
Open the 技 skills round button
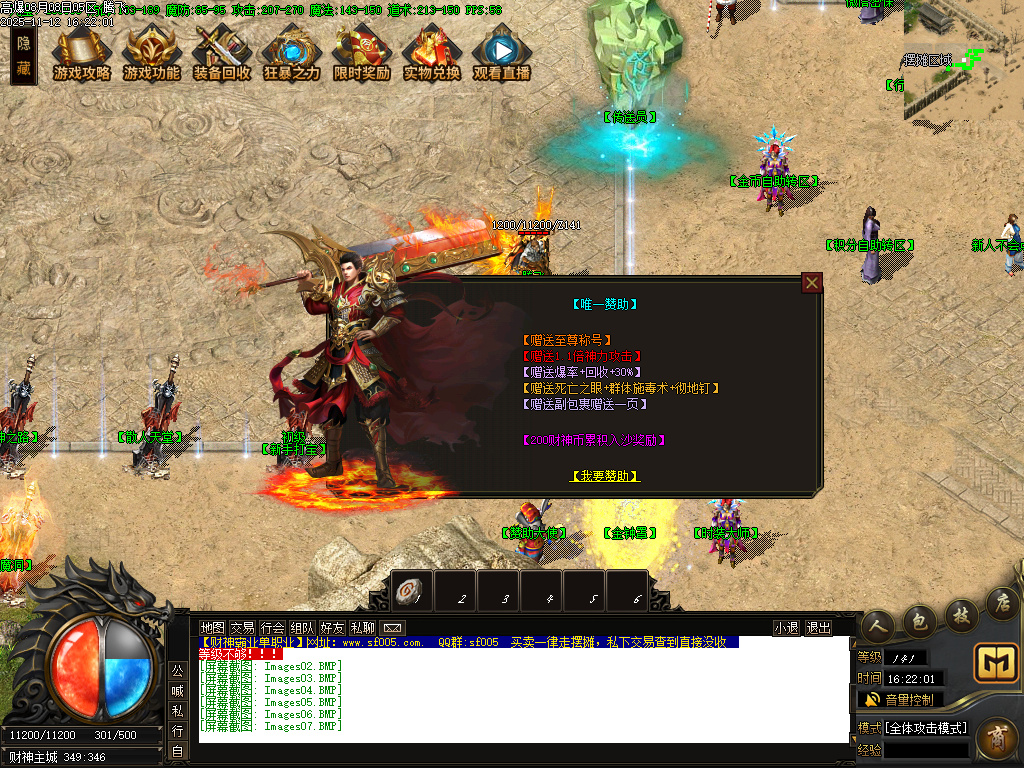(961, 612)
